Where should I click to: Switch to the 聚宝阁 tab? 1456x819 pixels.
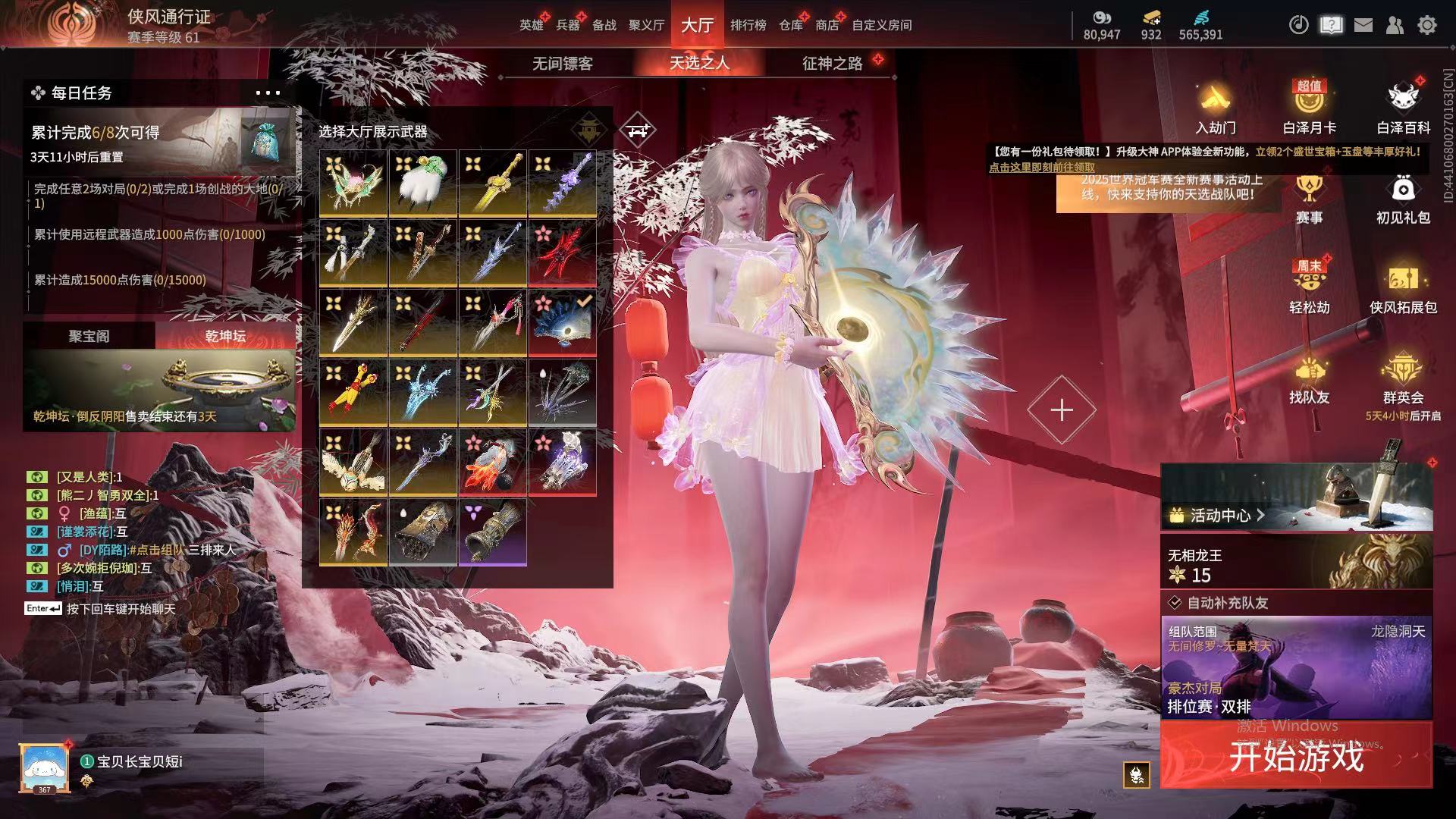[89, 336]
